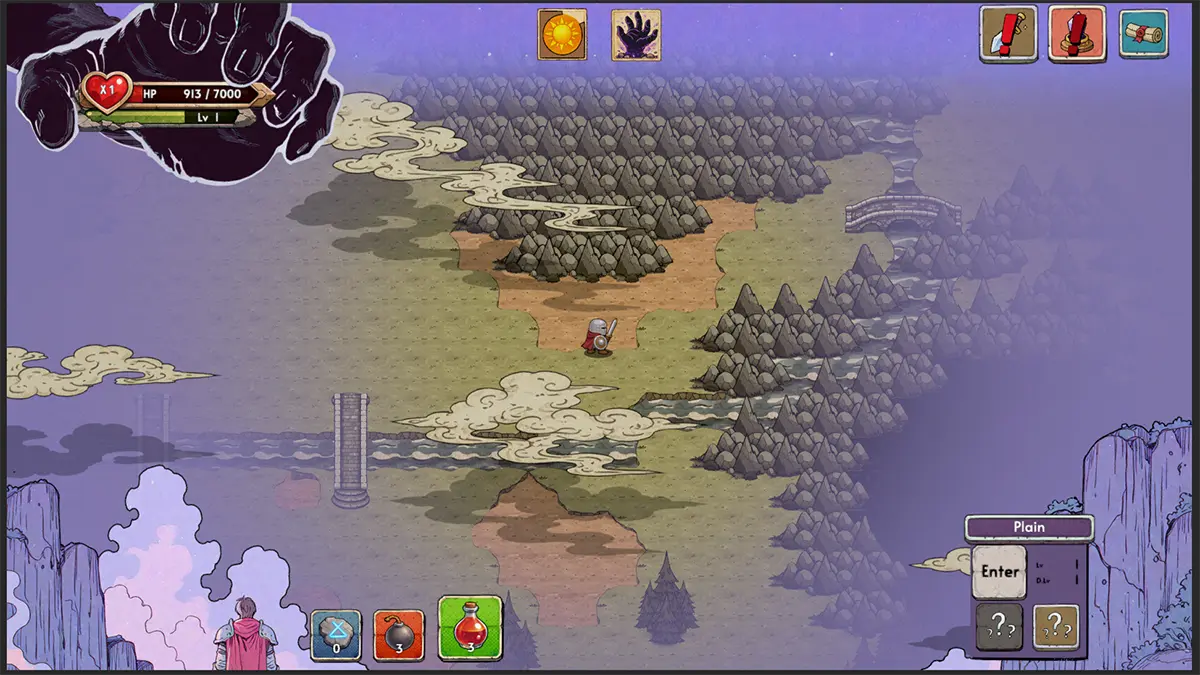The image size is (1200, 675).
Task: Select the rune stone item slot
Action: (x=335, y=635)
